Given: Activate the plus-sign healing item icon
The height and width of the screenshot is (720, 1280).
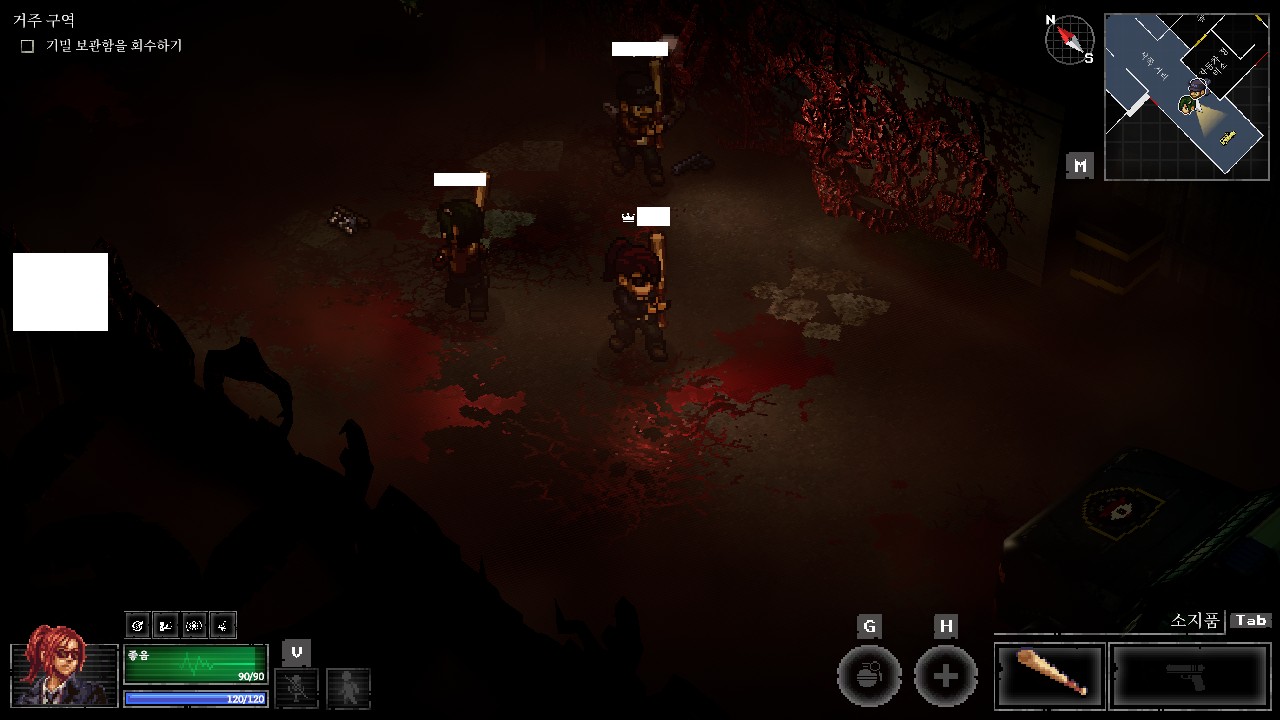Looking at the screenshot, I should pyautogui.click(x=945, y=676).
